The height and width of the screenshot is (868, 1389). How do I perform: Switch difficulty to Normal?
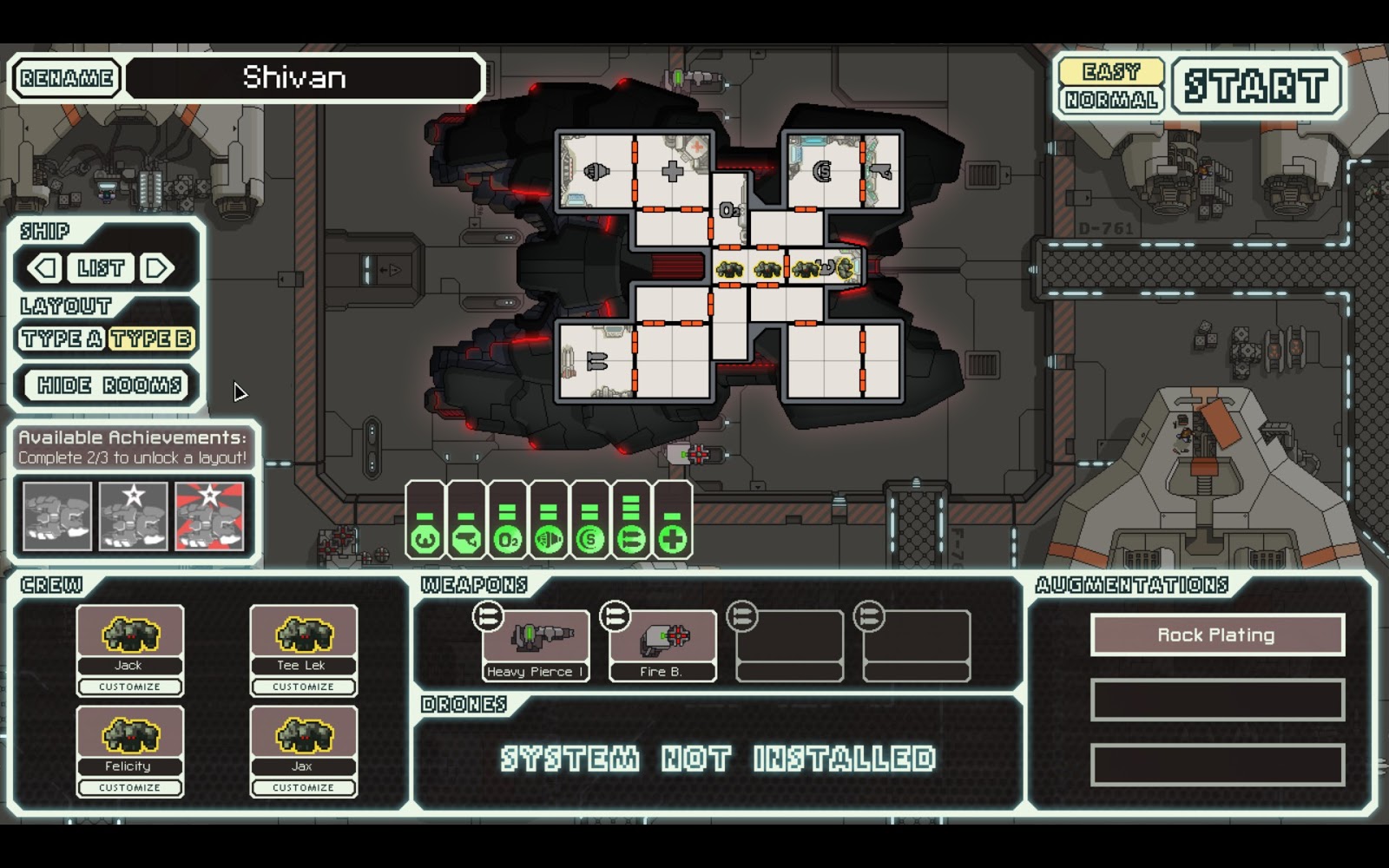(1113, 102)
